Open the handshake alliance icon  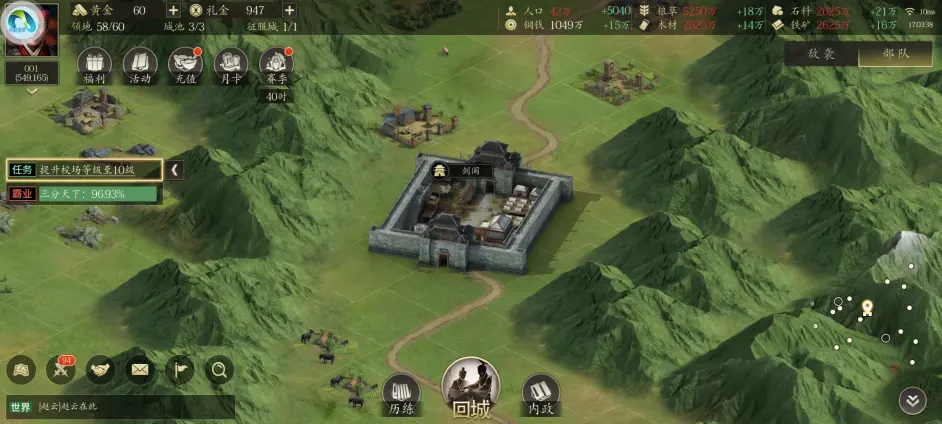[100, 371]
